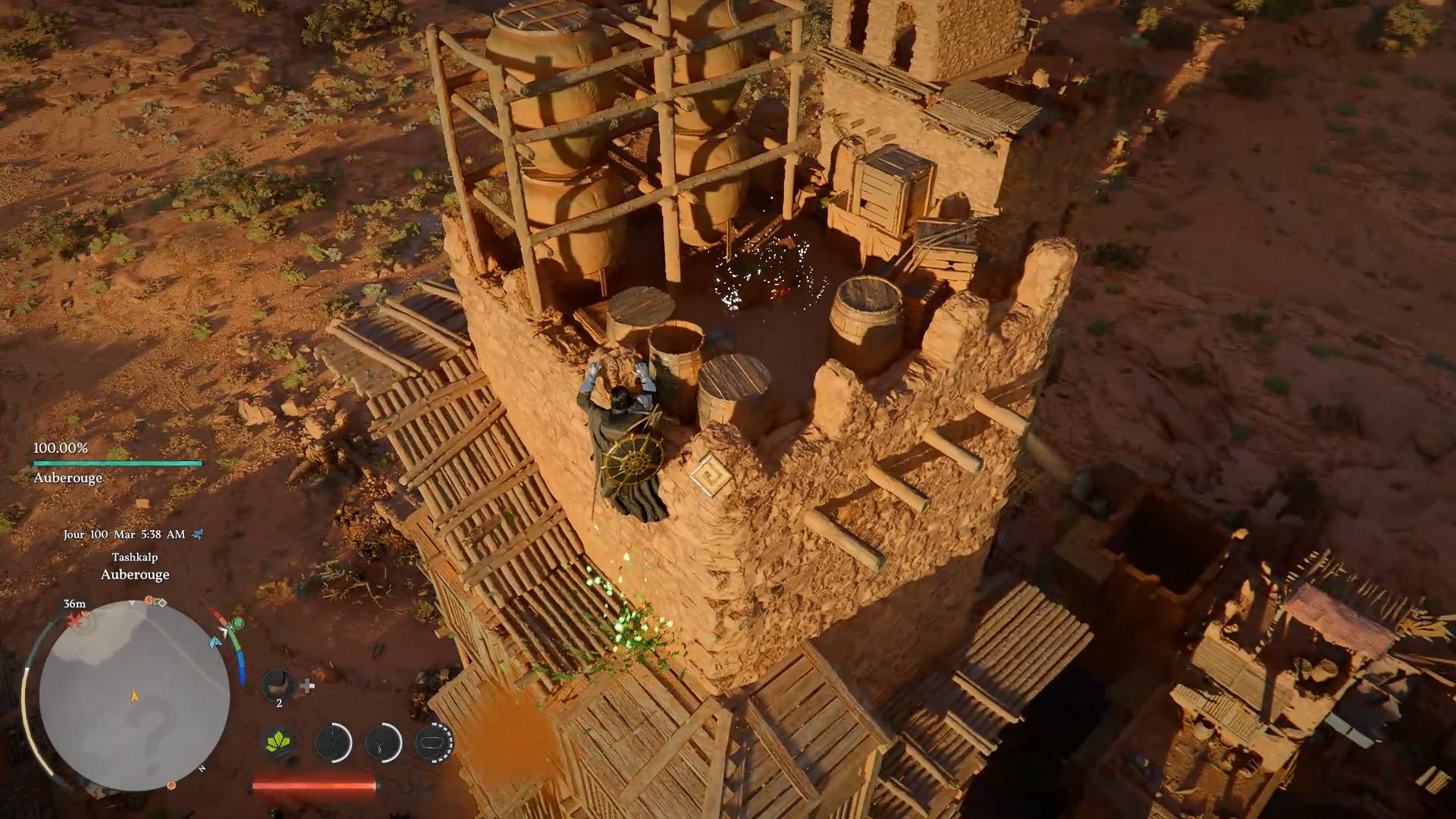Choose the shield slot with segmented ring

tap(434, 742)
